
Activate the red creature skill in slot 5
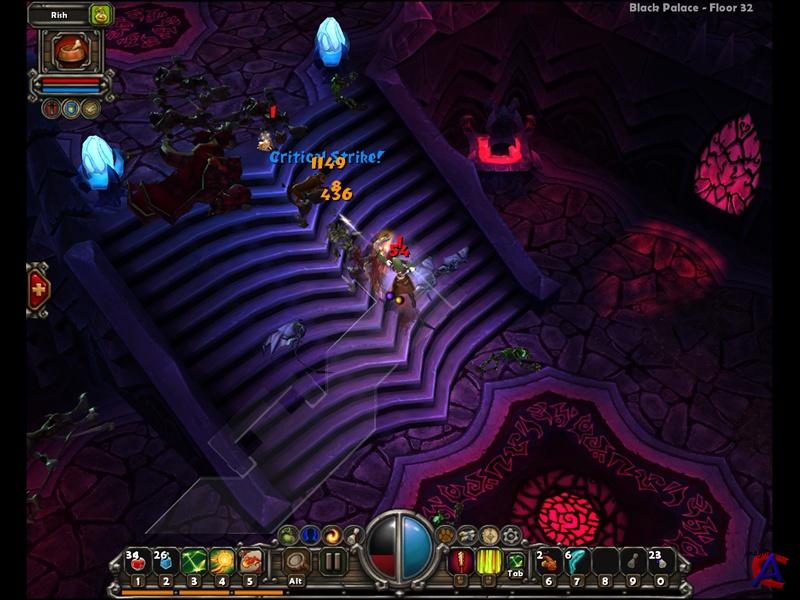coord(250,561)
